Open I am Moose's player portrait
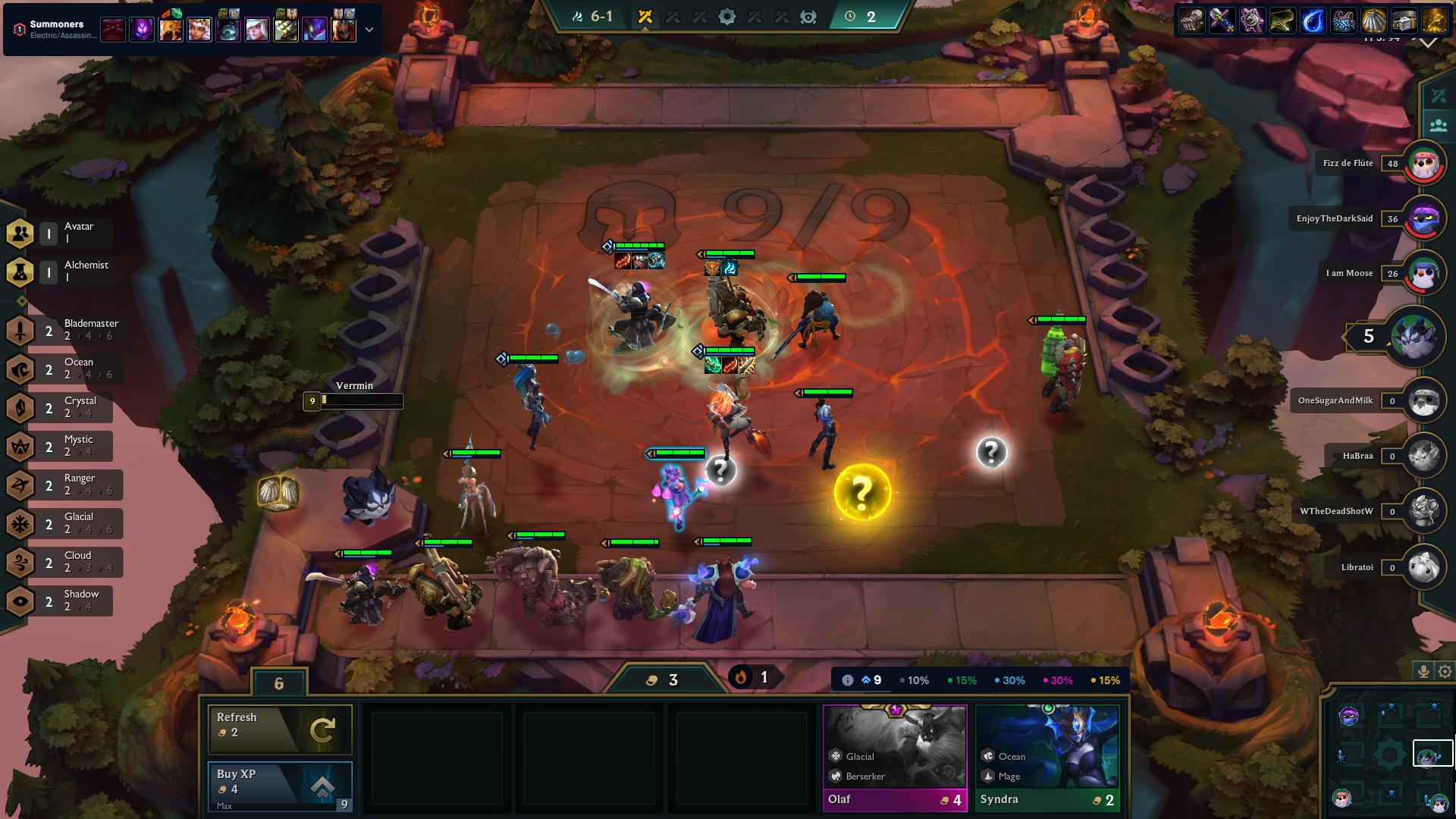Viewport: 1456px width, 819px height. click(1423, 273)
